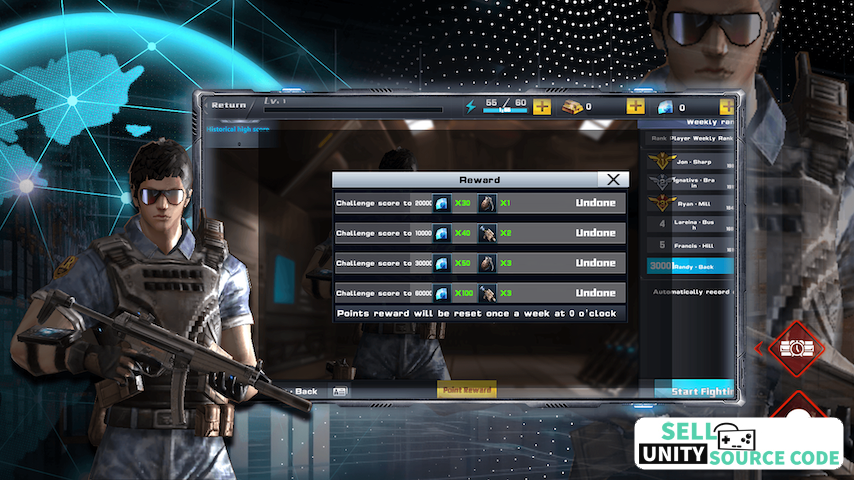Click the X1 grenade reward icon

[x=487, y=204]
